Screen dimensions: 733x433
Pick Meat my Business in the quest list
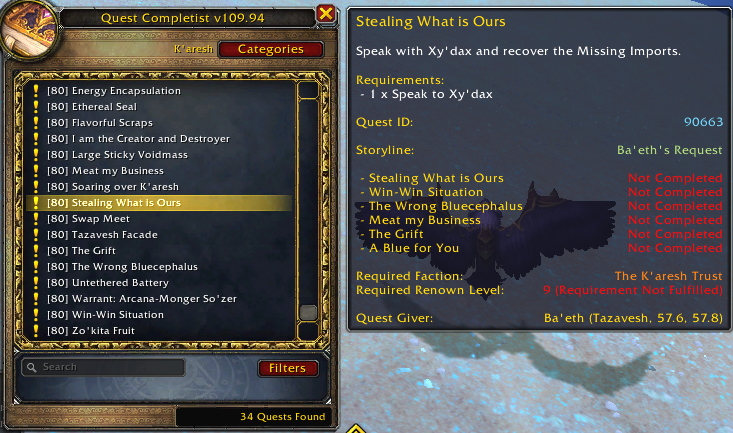(x=118, y=171)
